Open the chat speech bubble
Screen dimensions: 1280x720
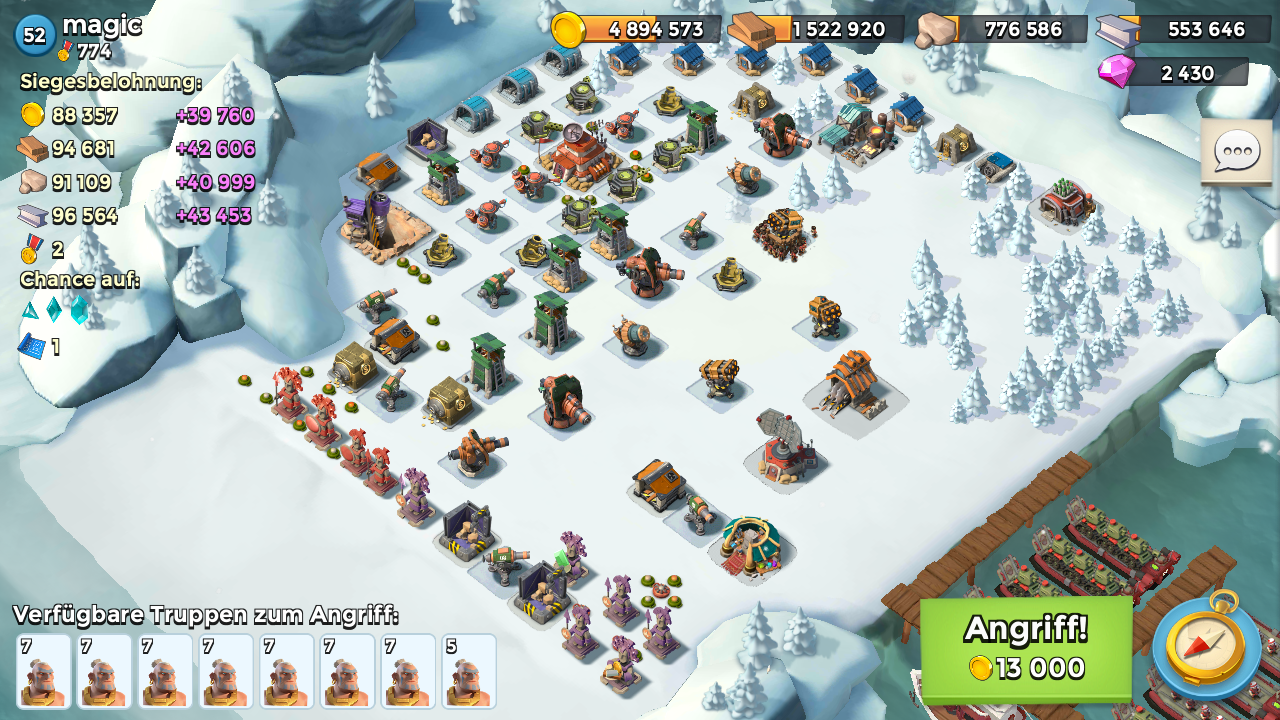point(1235,153)
